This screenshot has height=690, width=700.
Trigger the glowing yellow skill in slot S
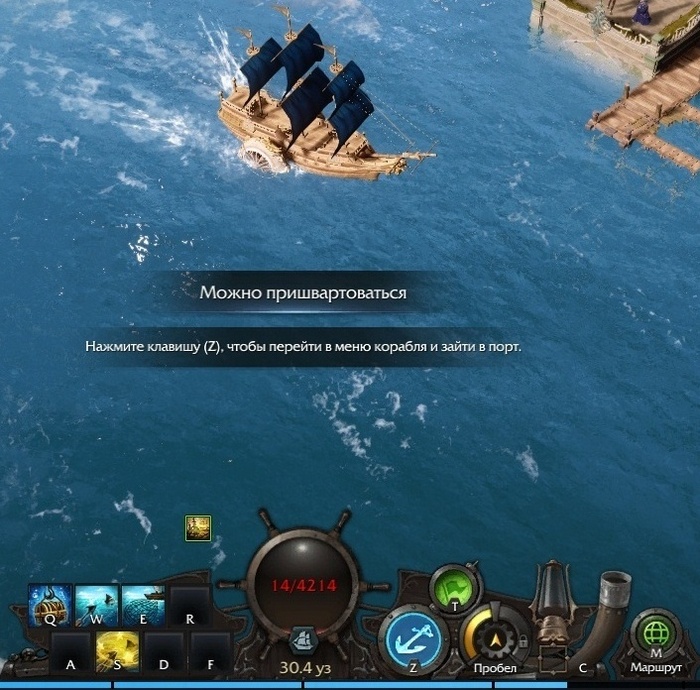(117, 651)
